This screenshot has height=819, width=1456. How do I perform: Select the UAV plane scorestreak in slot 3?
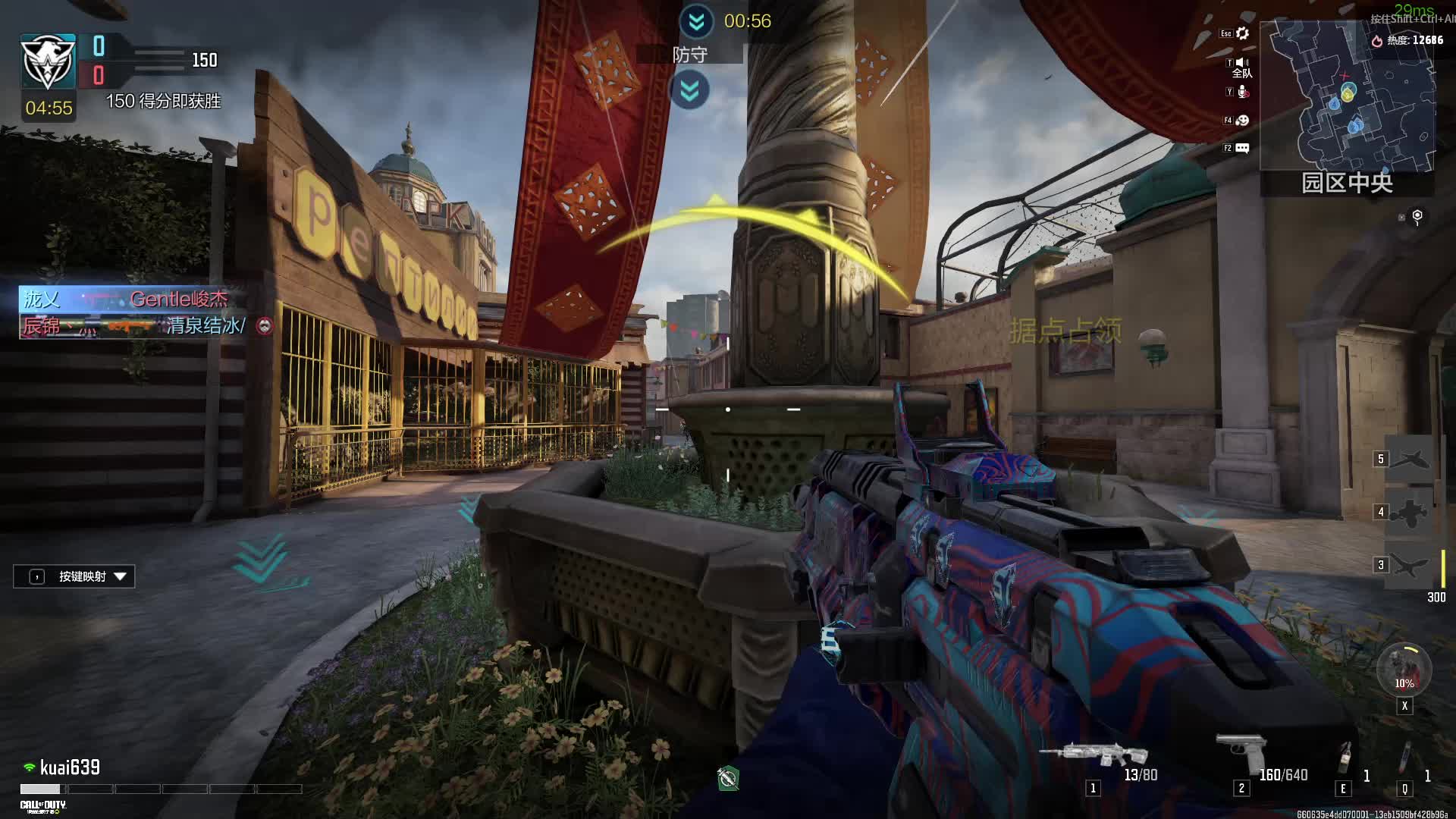click(x=1409, y=565)
